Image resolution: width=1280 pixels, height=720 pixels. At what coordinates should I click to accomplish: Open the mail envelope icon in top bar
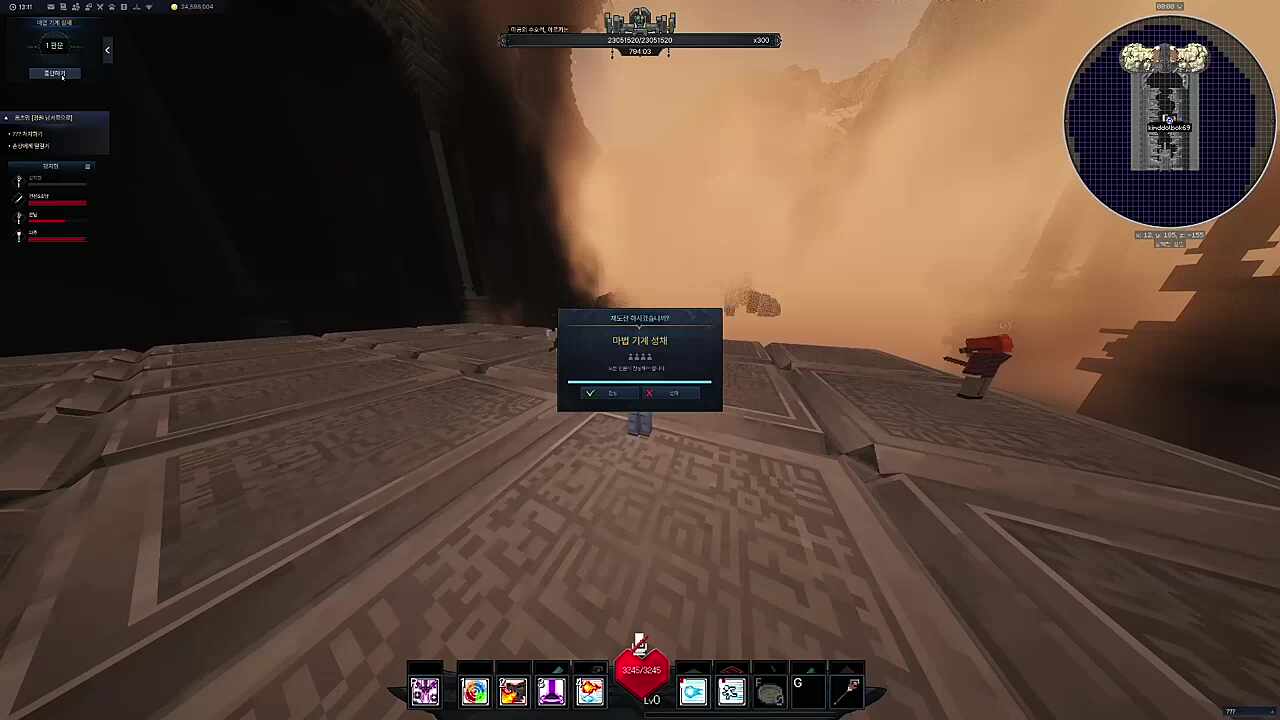(x=51, y=7)
